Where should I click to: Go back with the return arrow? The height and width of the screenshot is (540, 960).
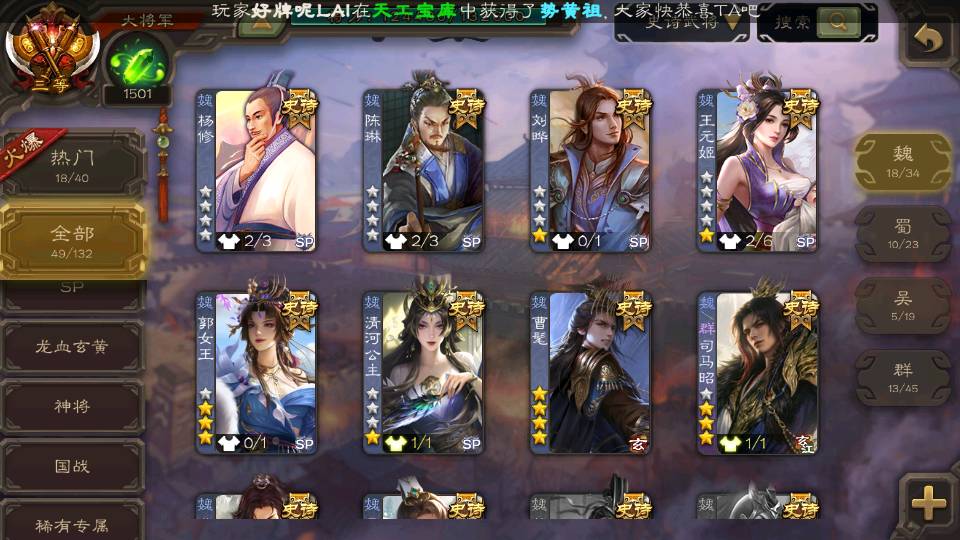930,39
